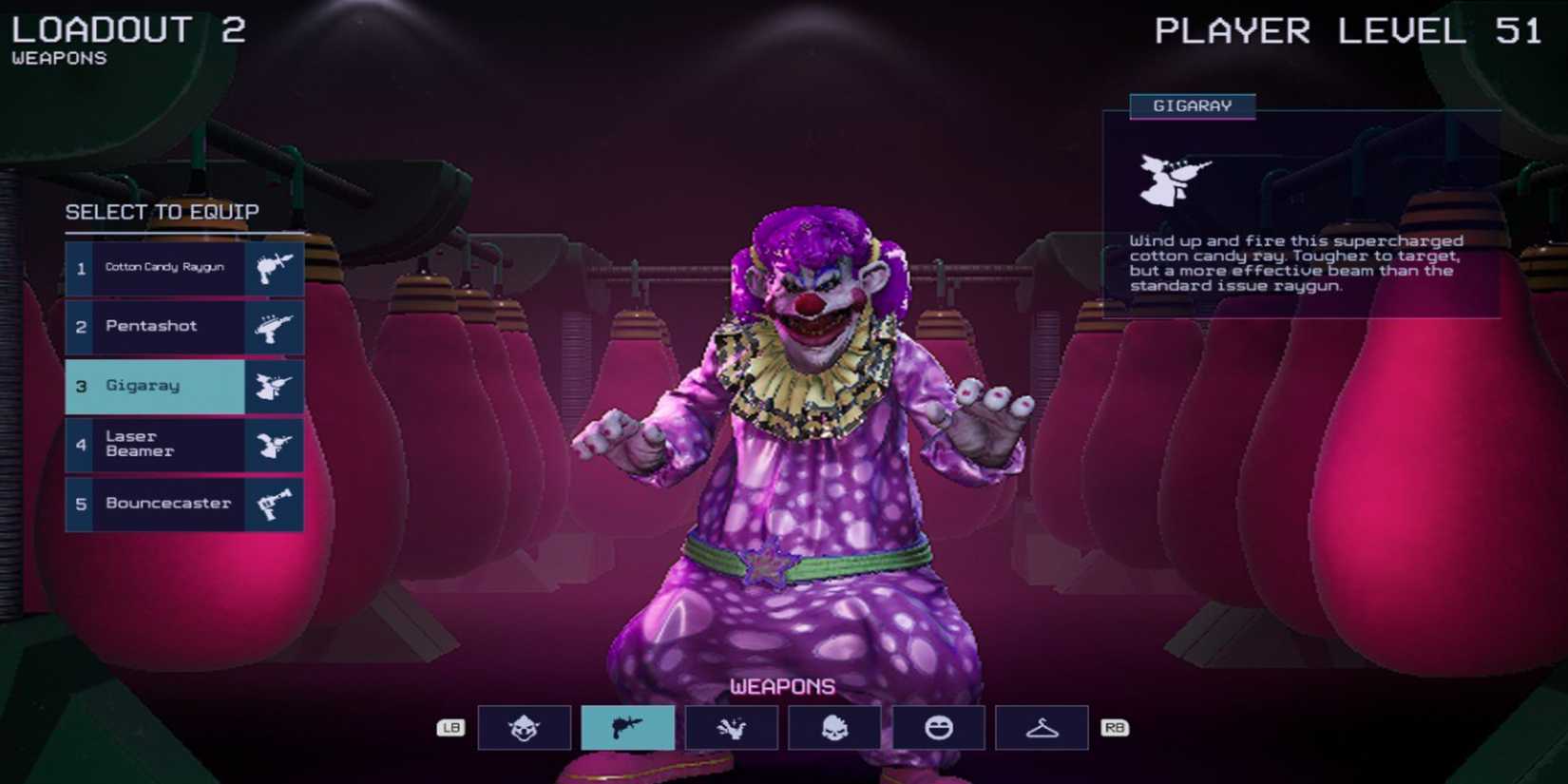Image resolution: width=1568 pixels, height=784 pixels.
Task: Click the Bouncecaster weapon icon
Action: 275,504
